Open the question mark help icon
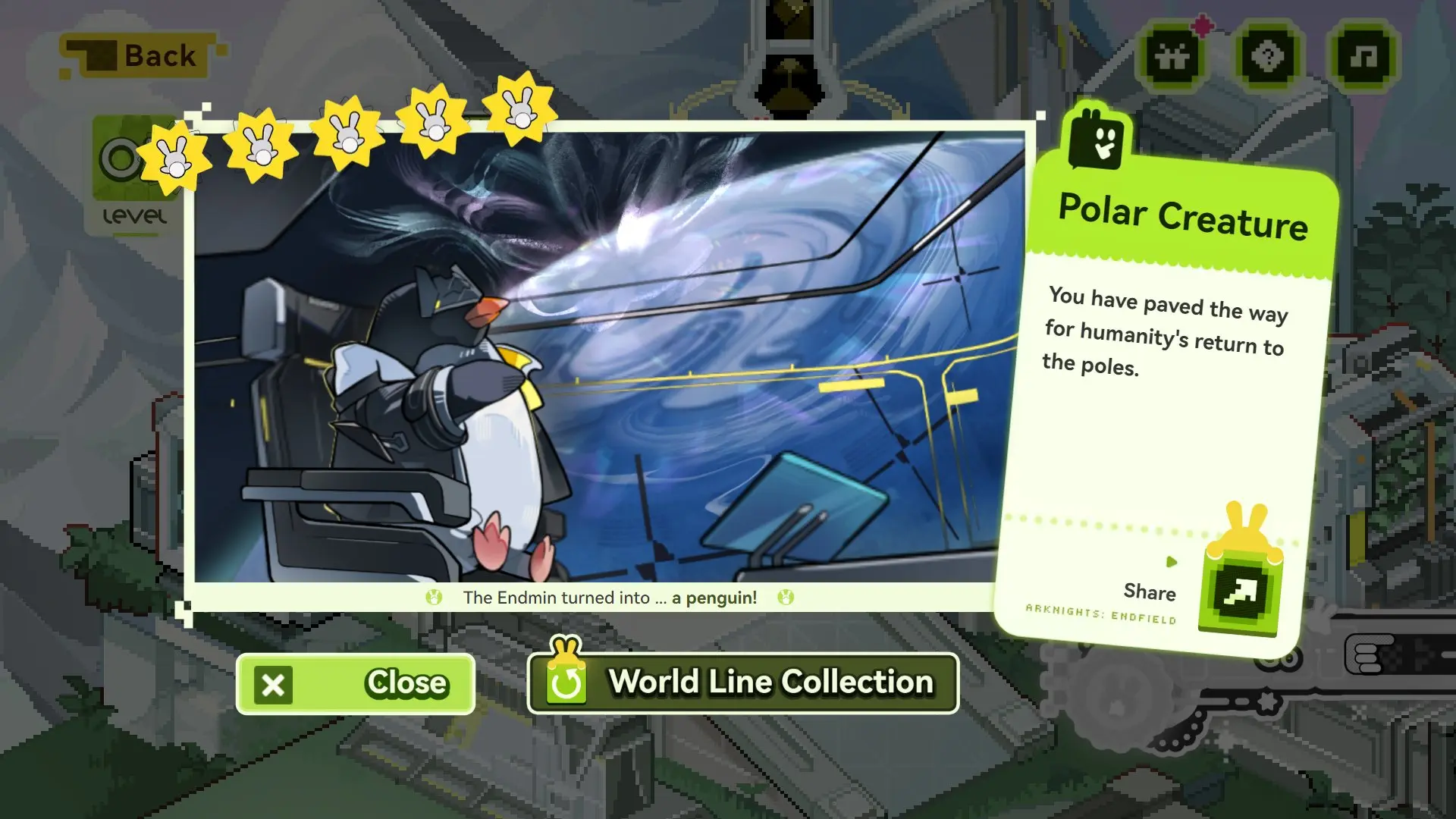The height and width of the screenshot is (819, 1456). (x=1269, y=56)
